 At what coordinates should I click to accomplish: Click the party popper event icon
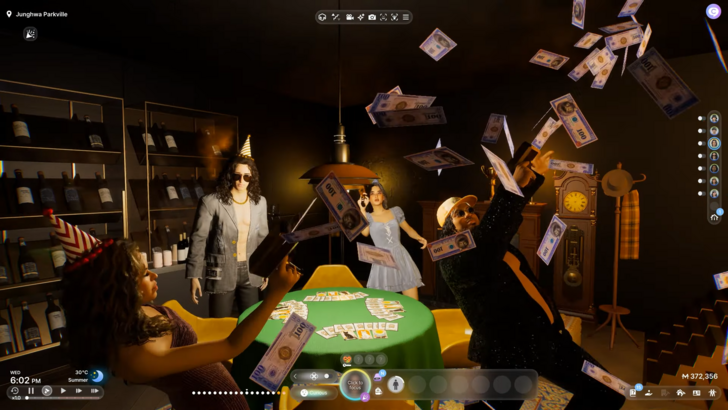pos(30,34)
